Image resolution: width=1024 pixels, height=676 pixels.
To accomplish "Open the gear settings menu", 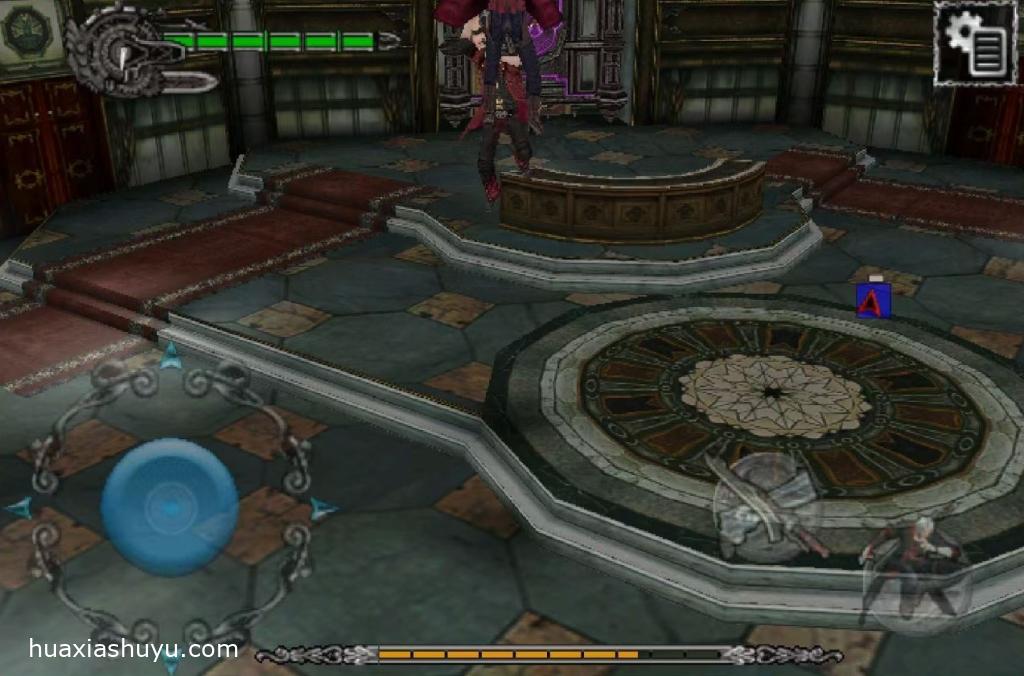I will pos(973,42).
